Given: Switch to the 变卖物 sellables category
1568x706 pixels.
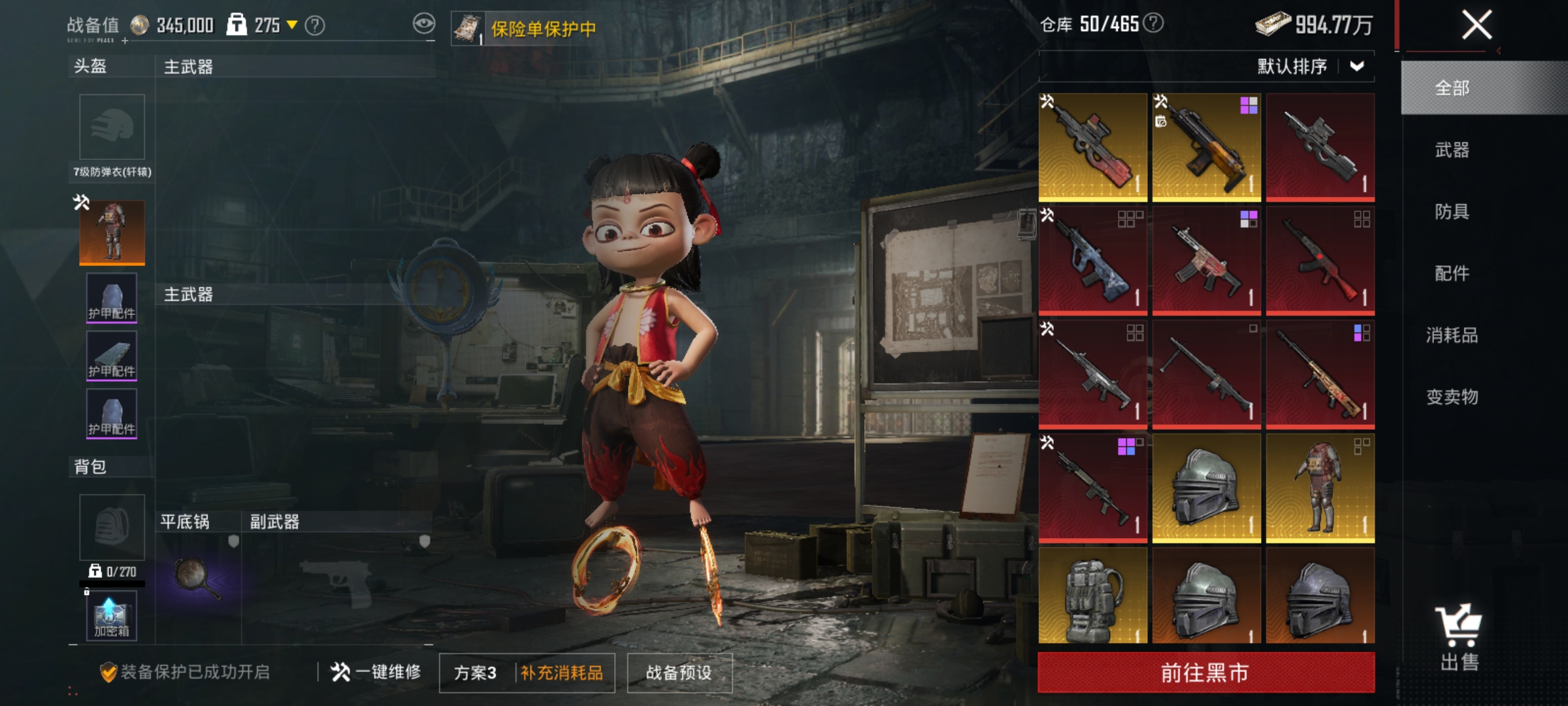Looking at the screenshot, I should coord(1452,397).
